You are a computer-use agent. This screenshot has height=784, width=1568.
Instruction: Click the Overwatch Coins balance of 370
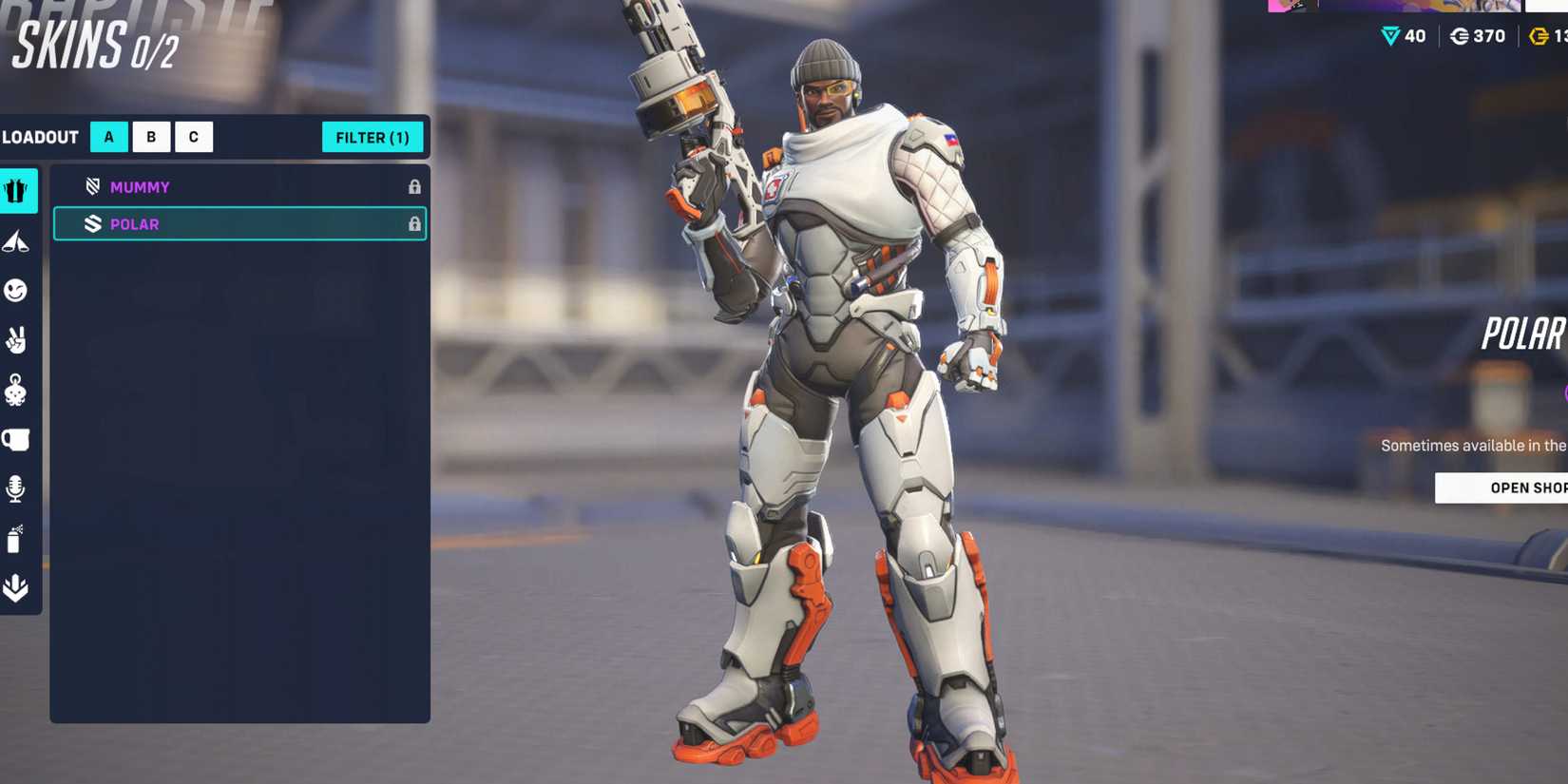click(1480, 36)
